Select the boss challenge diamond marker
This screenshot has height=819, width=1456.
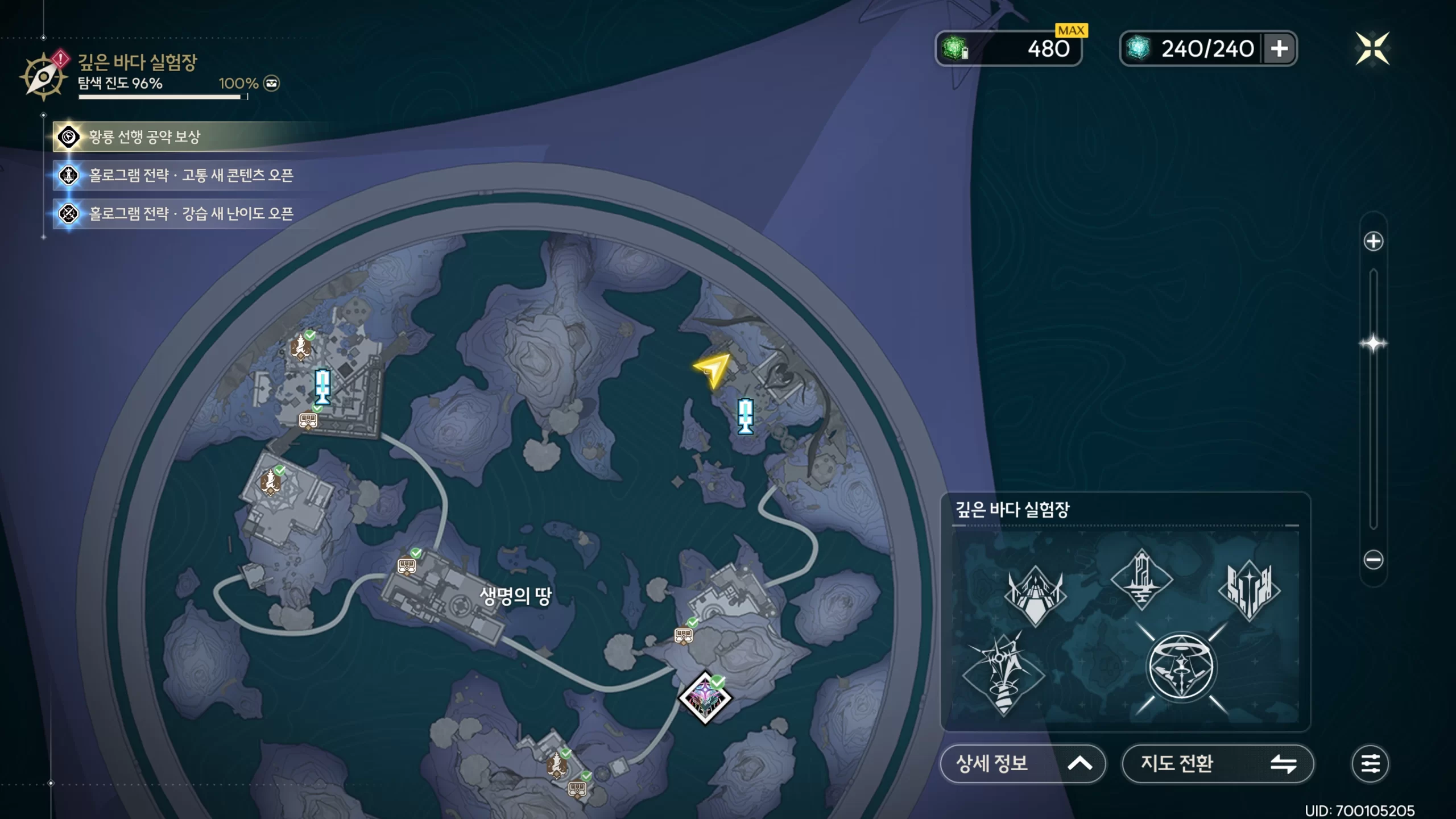[705, 698]
